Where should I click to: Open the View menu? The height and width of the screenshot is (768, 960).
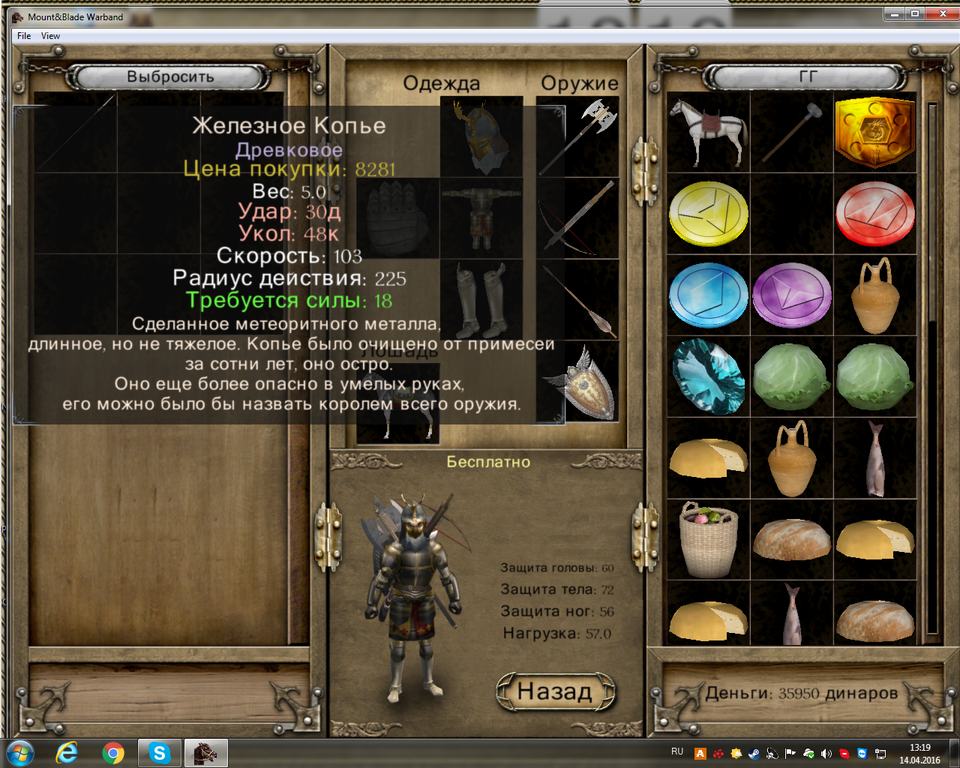pos(50,36)
